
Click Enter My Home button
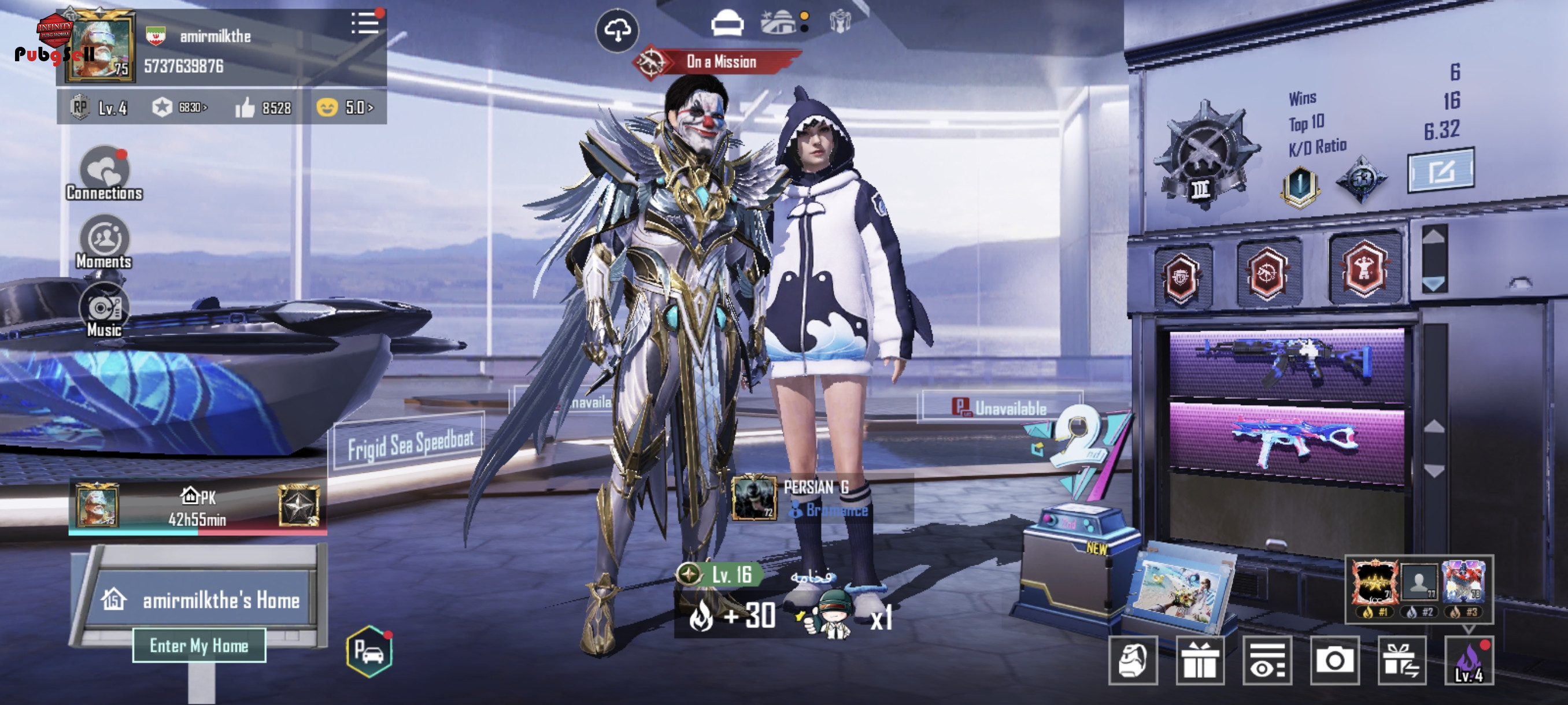pos(199,645)
